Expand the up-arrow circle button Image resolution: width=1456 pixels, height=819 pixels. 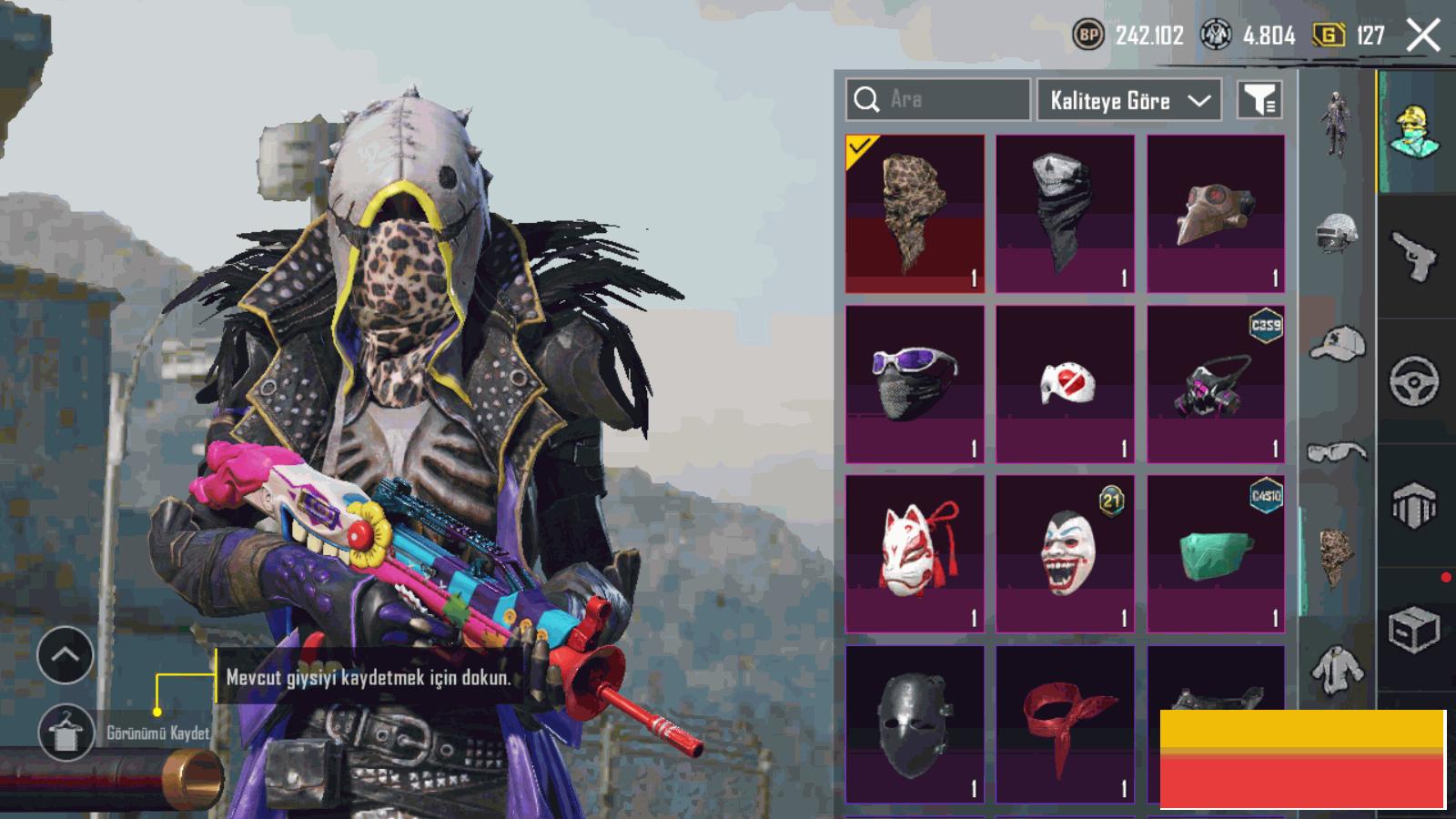click(66, 655)
